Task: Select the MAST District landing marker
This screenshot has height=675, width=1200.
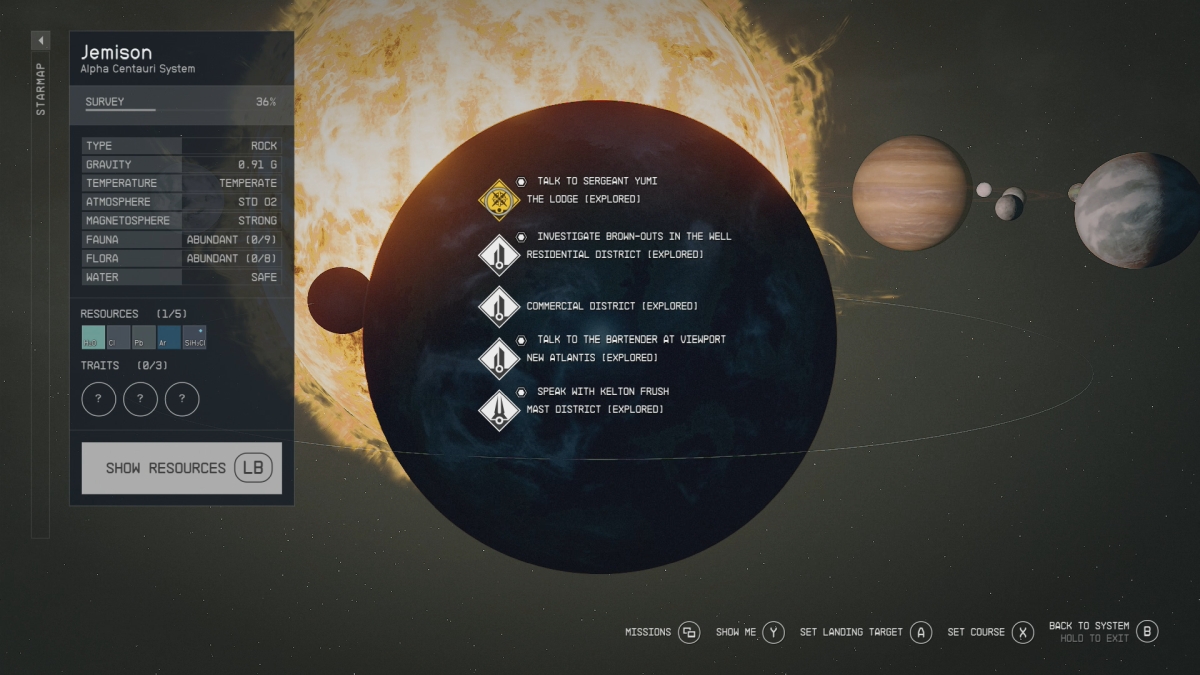Action: [x=498, y=410]
